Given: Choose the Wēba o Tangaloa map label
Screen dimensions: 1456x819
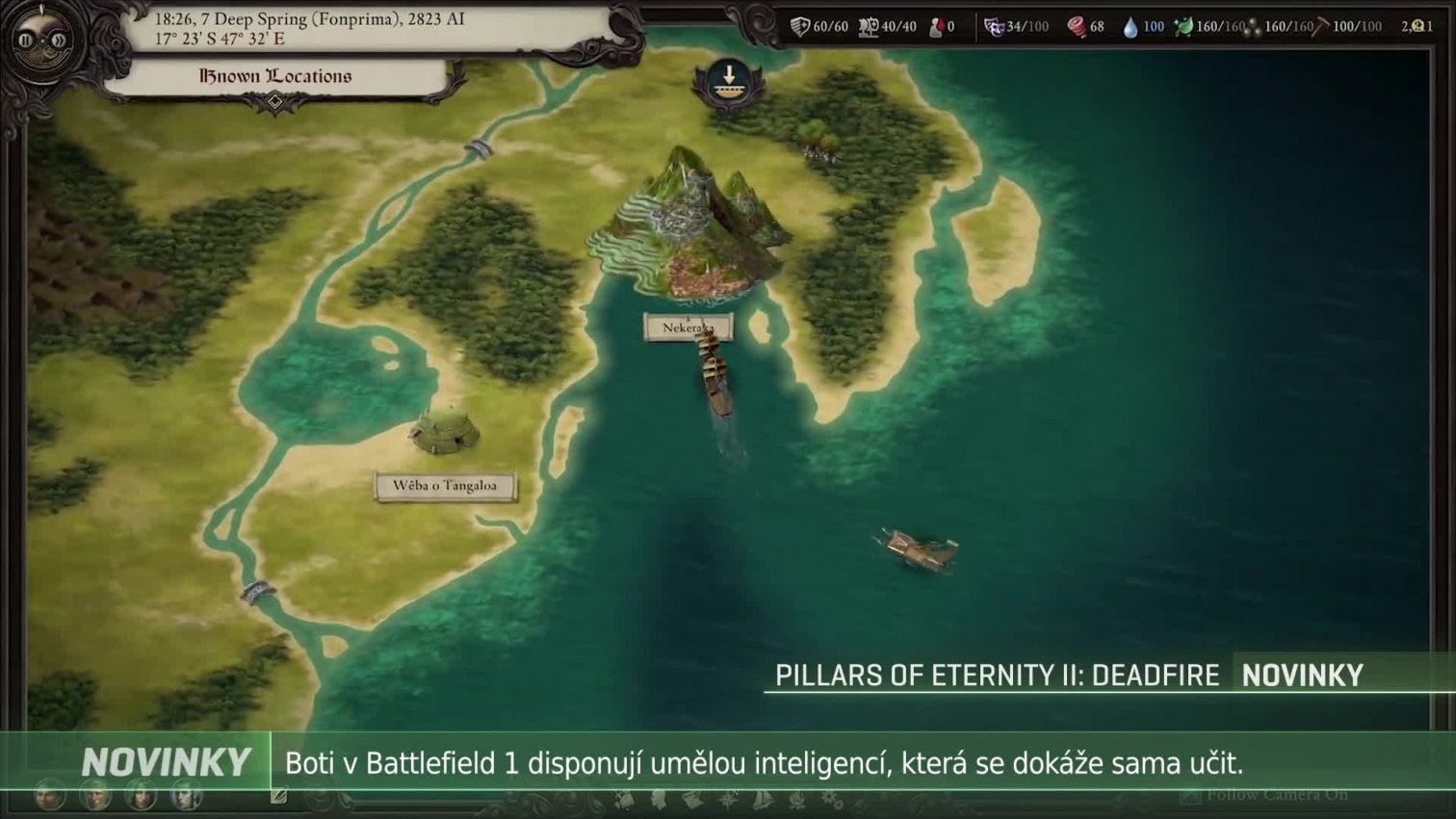Looking at the screenshot, I should pos(445,486).
